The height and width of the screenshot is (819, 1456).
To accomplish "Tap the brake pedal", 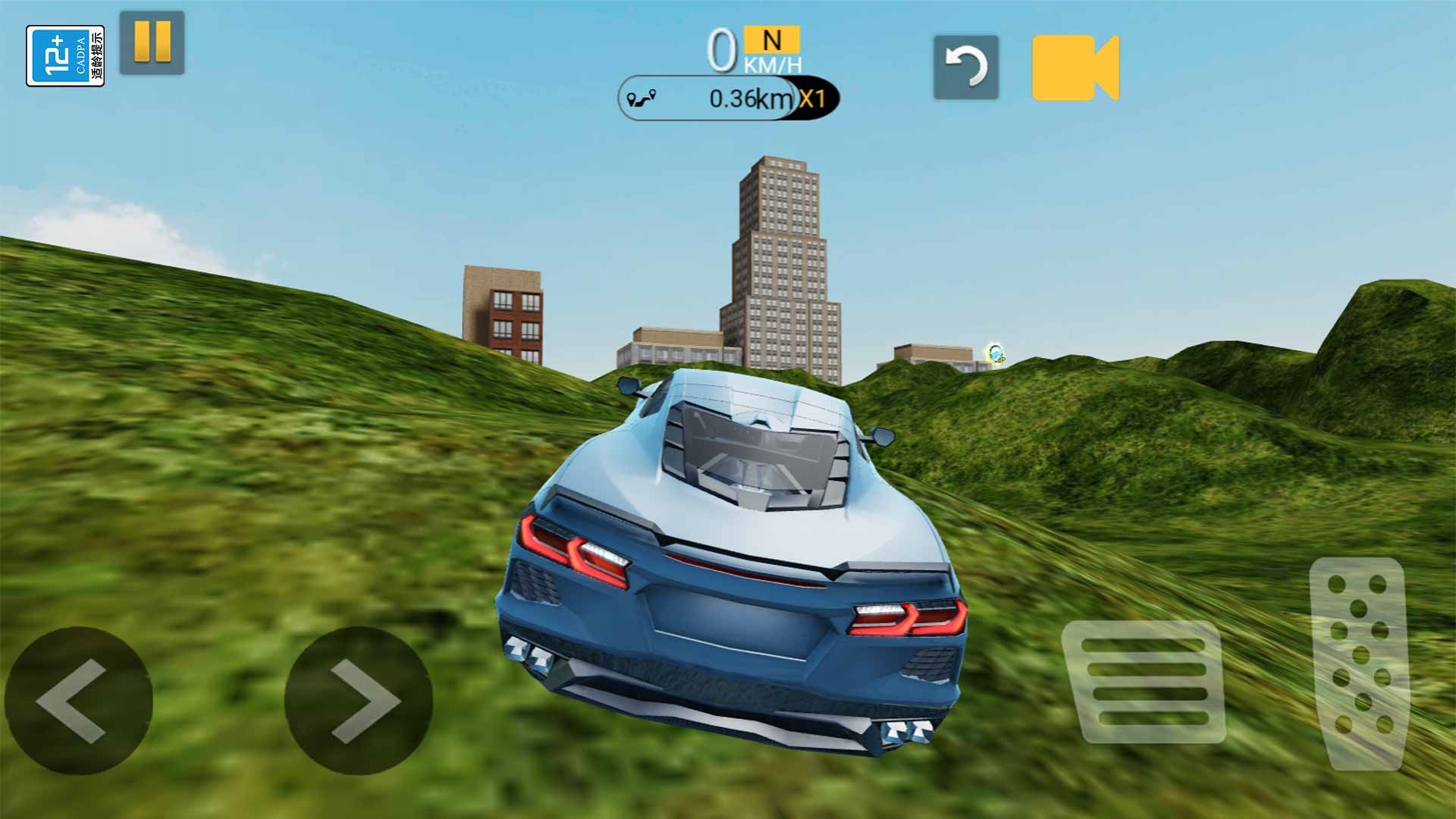I will pyautogui.click(x=1144, y=681).
